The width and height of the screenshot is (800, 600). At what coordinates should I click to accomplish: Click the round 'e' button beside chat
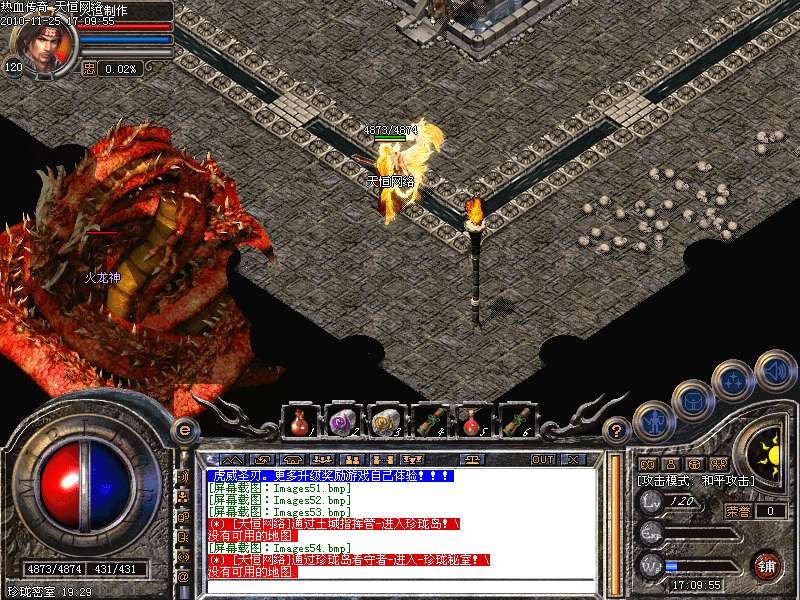click(x=183, y=430)
